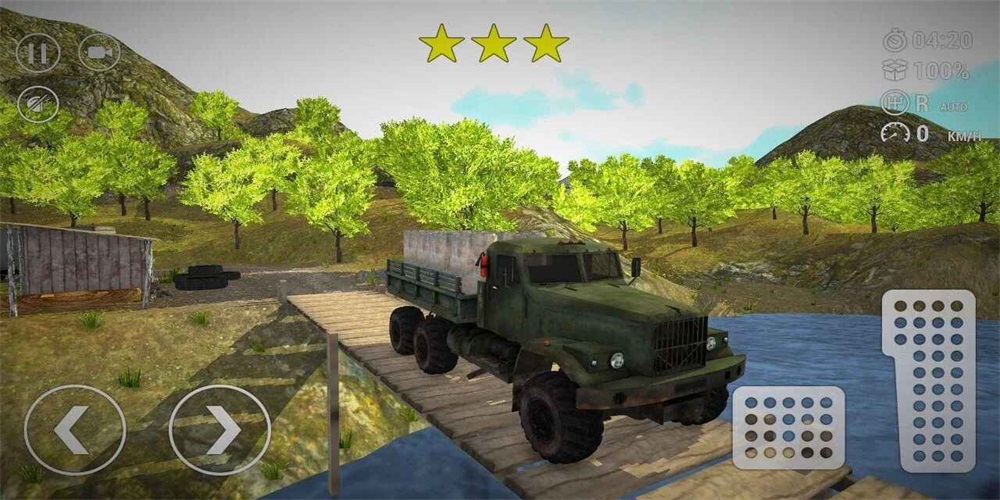This screenshot has width=1000, height=500.
Task: Tap the gearbox icon beside the R
Action: coord(894,102)
